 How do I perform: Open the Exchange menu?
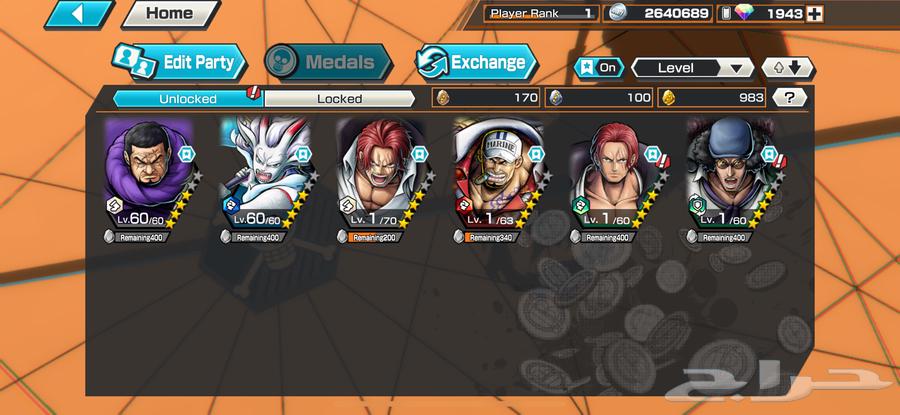[477, 62]
